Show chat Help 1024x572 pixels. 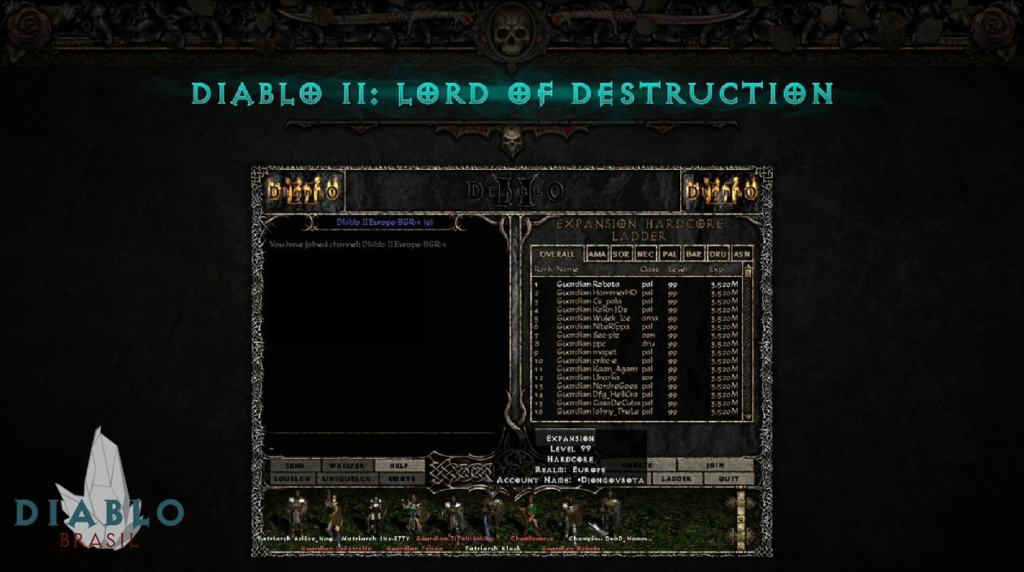[x=400, y=466]
